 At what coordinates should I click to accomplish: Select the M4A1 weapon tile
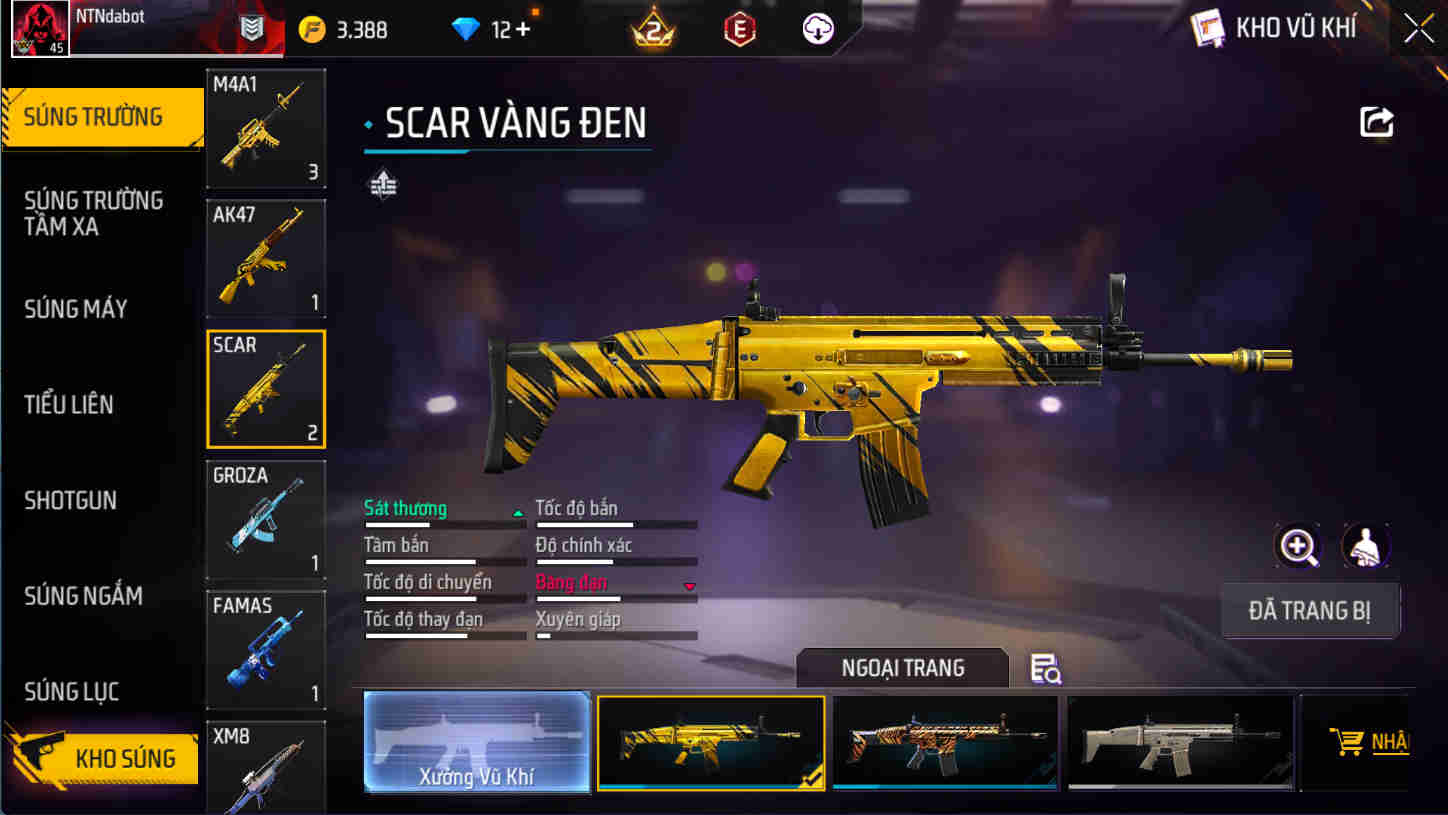tap(266, 128)
